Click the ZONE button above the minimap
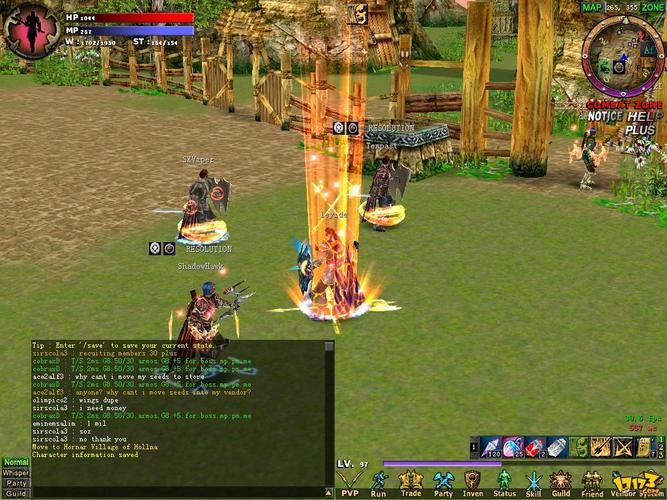667x500 pixels. tap(652, 7)
